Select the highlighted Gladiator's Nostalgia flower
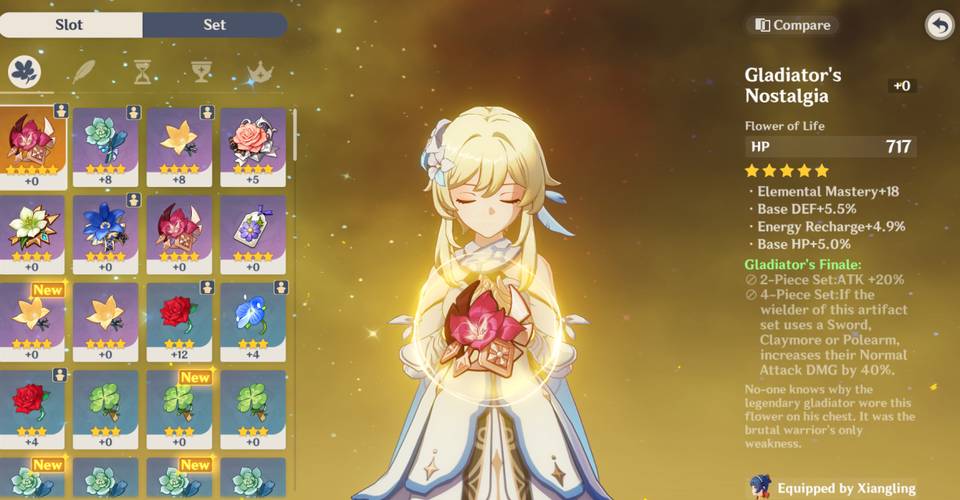Image resolution: width=960 pixels, height=500 pixels. click(33, 146)
